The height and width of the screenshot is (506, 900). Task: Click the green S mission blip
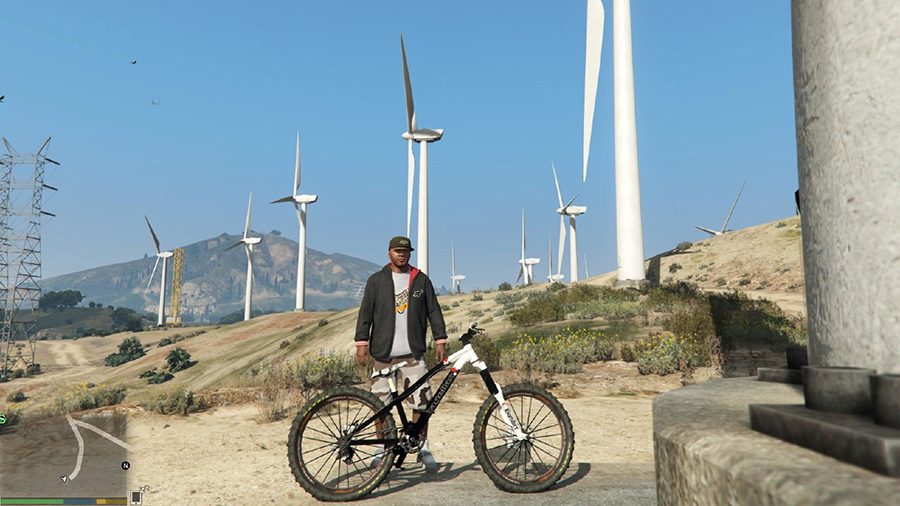(x=3, y=419)
